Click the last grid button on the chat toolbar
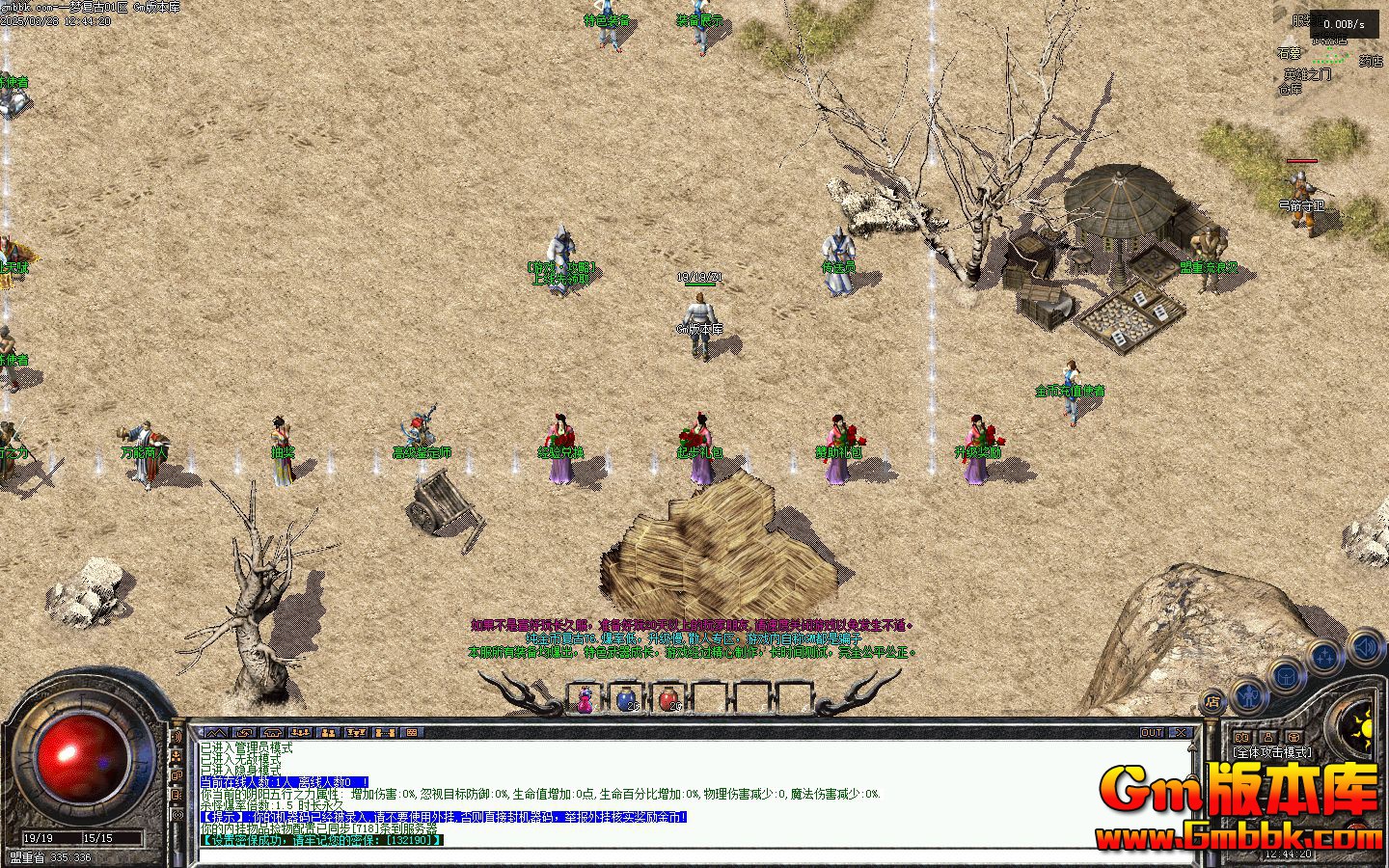Viewport: 1389px width, 868px height. [413, 733]
